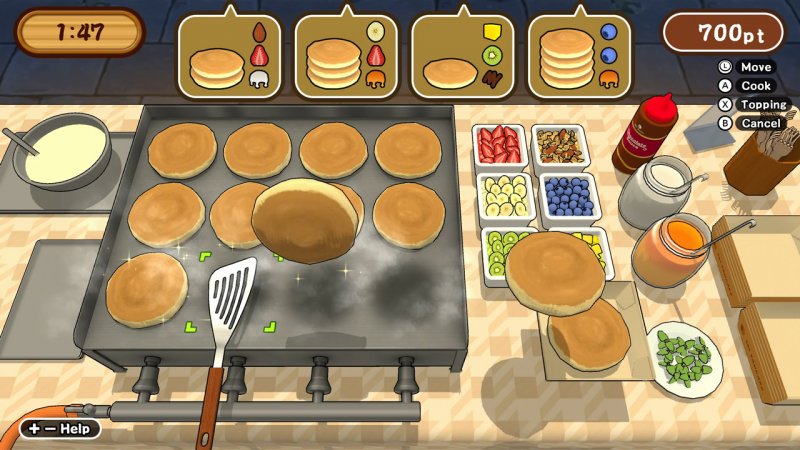Pick the single-pancake order with kiwi and butter
The width and height of the screenshot is (800, 450).
462,58
